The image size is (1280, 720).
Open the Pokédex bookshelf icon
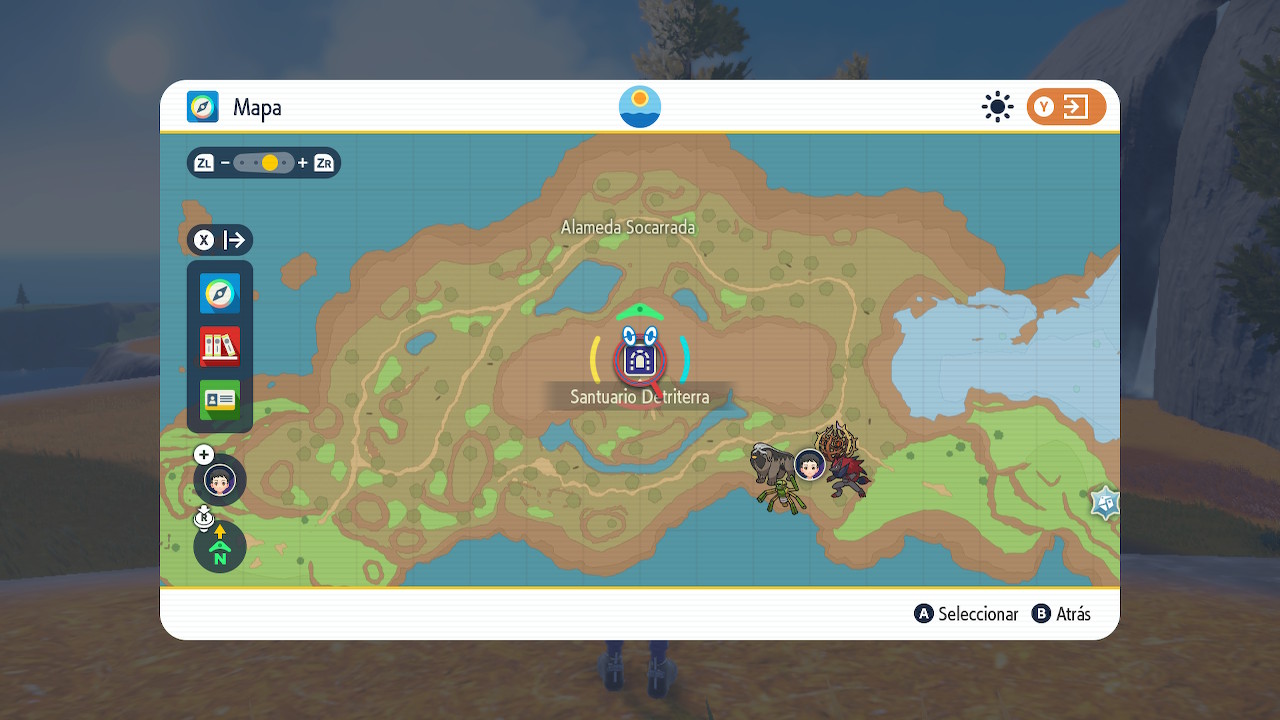tap(220, 347)
